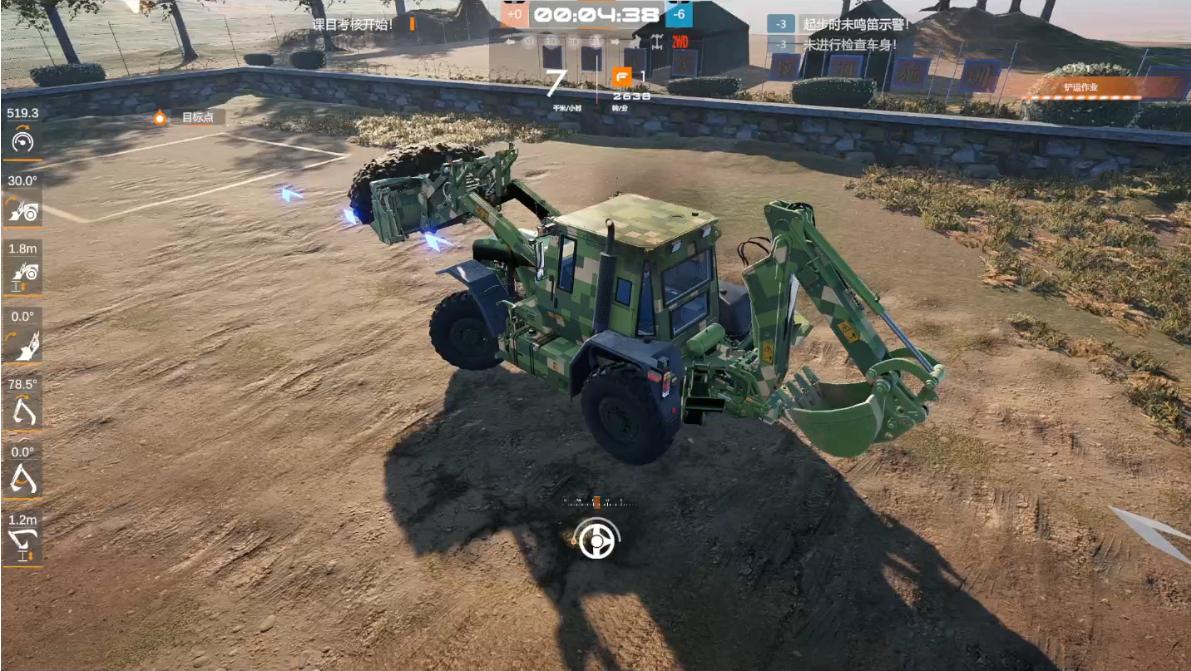Select the backhoe depth icon showing 1.2m
The width and height of the screenshot is (1191, 671).
22,545
